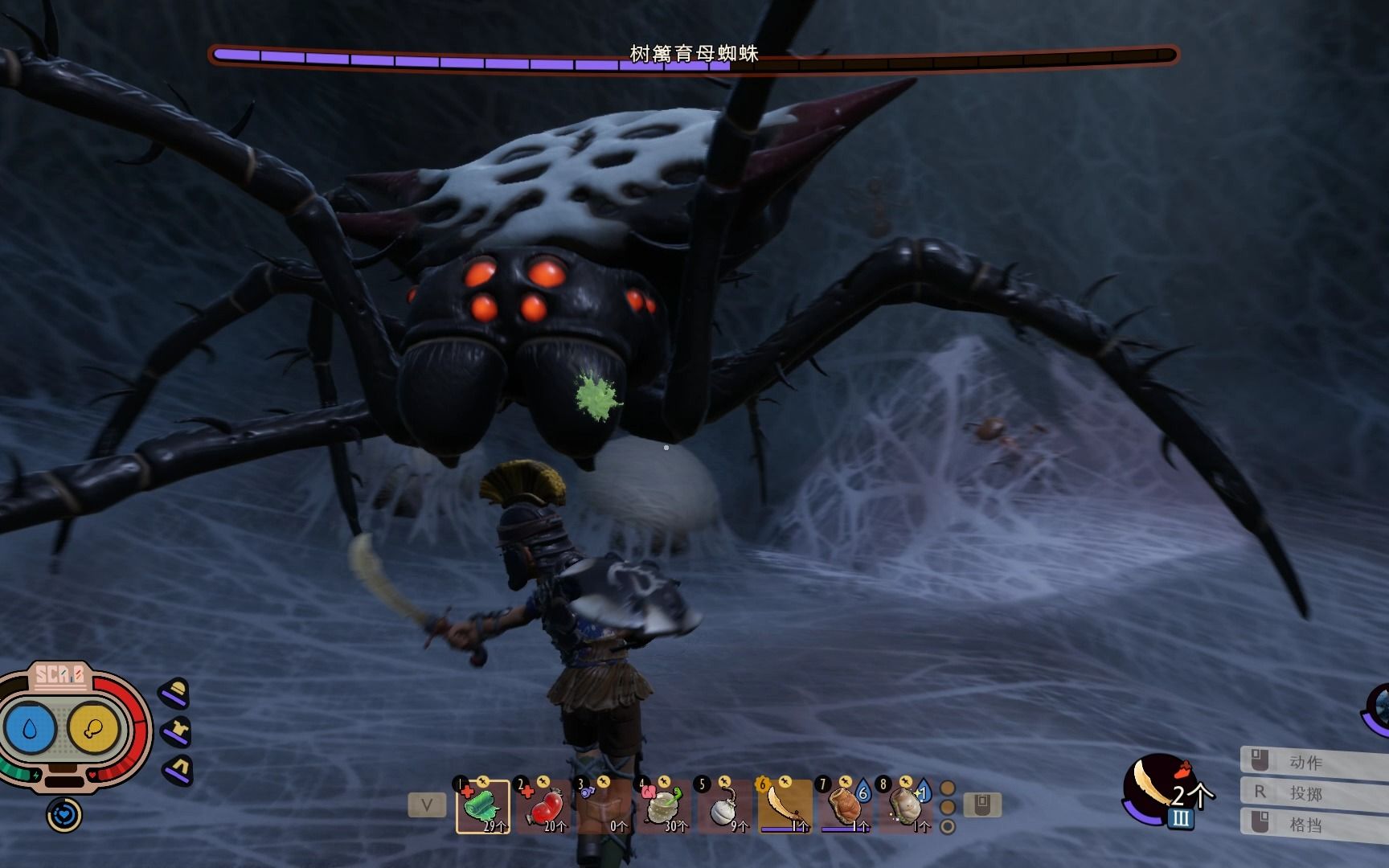Click the blue heart status effect icon

click(x=64, y=815)
